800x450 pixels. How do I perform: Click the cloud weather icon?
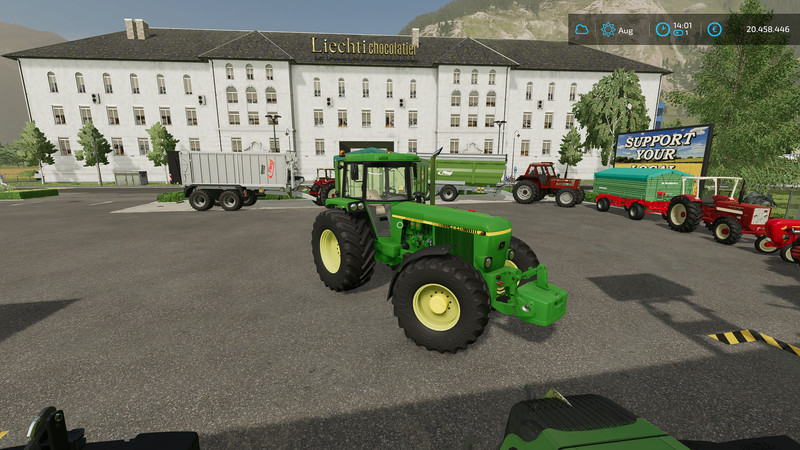click(582, 30)
